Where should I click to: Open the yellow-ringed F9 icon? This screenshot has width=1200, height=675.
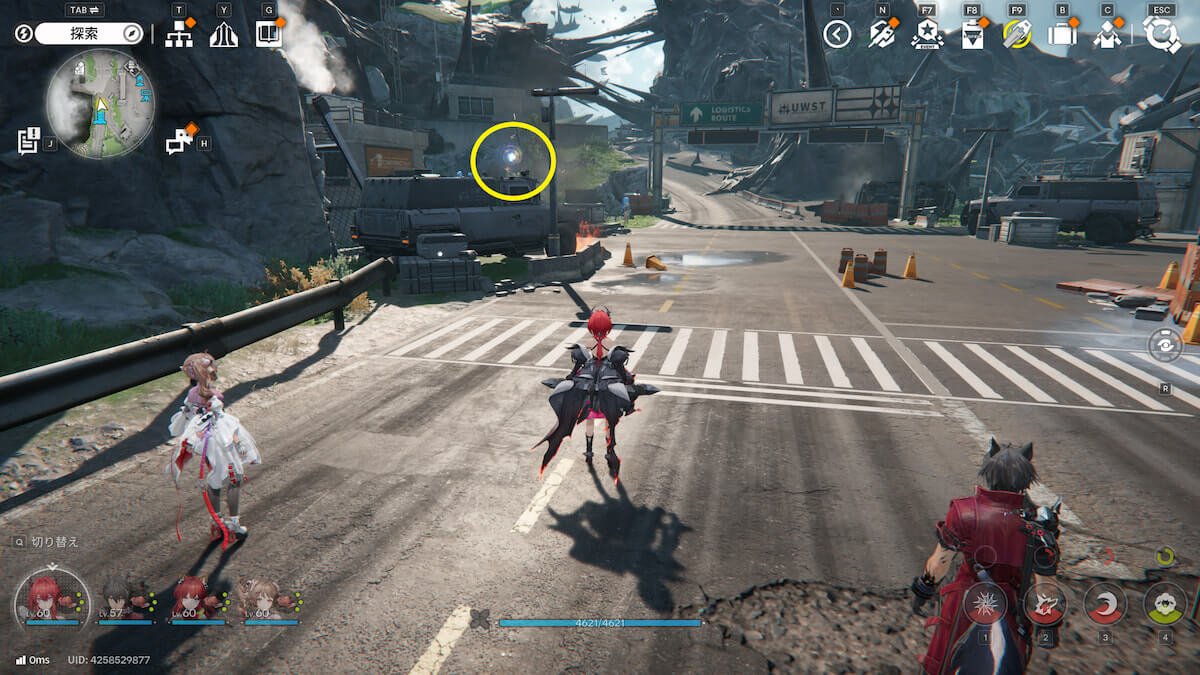click(x=1016, y=35)
